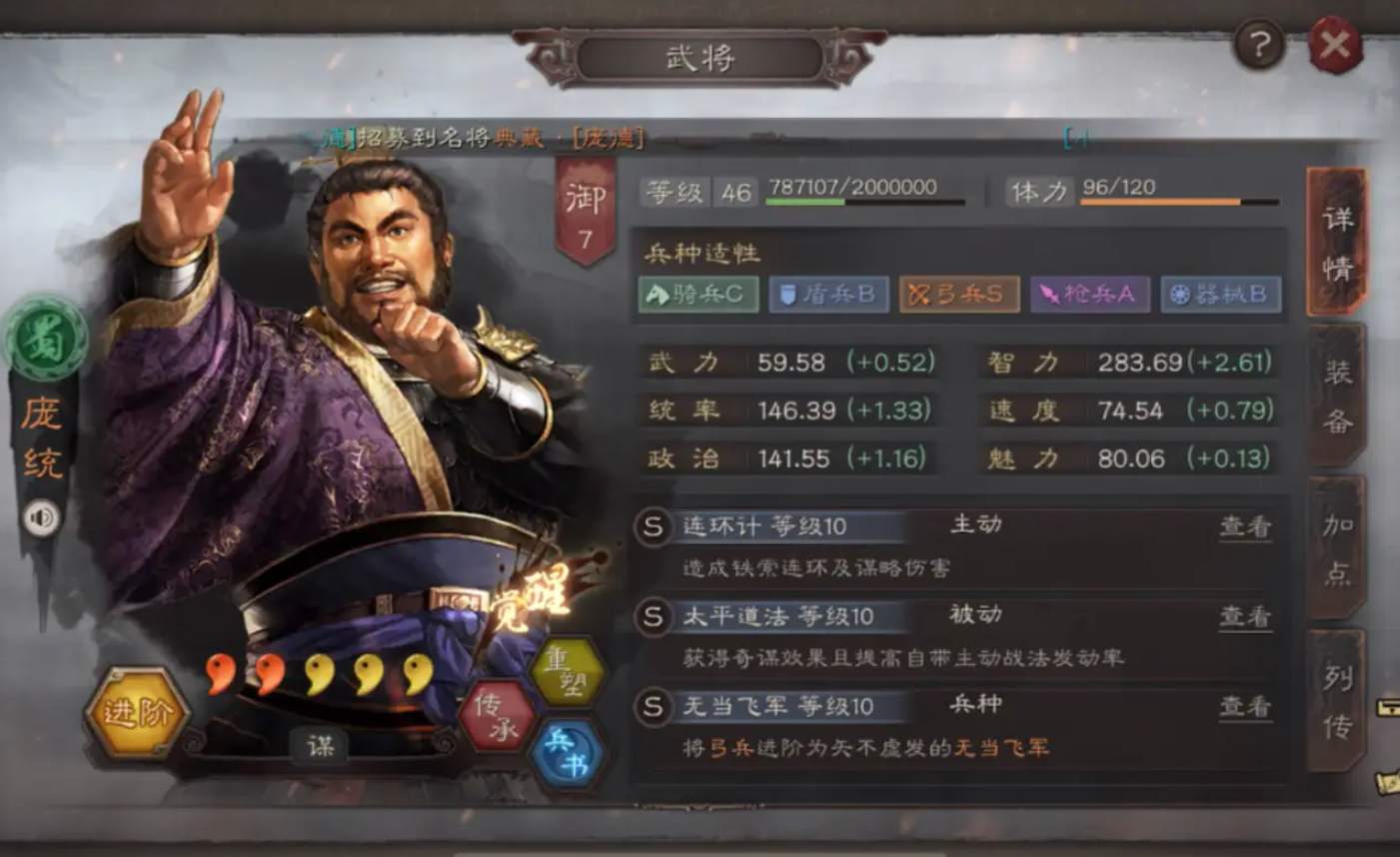
Task: Switch to the 装备 equipment tab
Action: [1337, 393]
